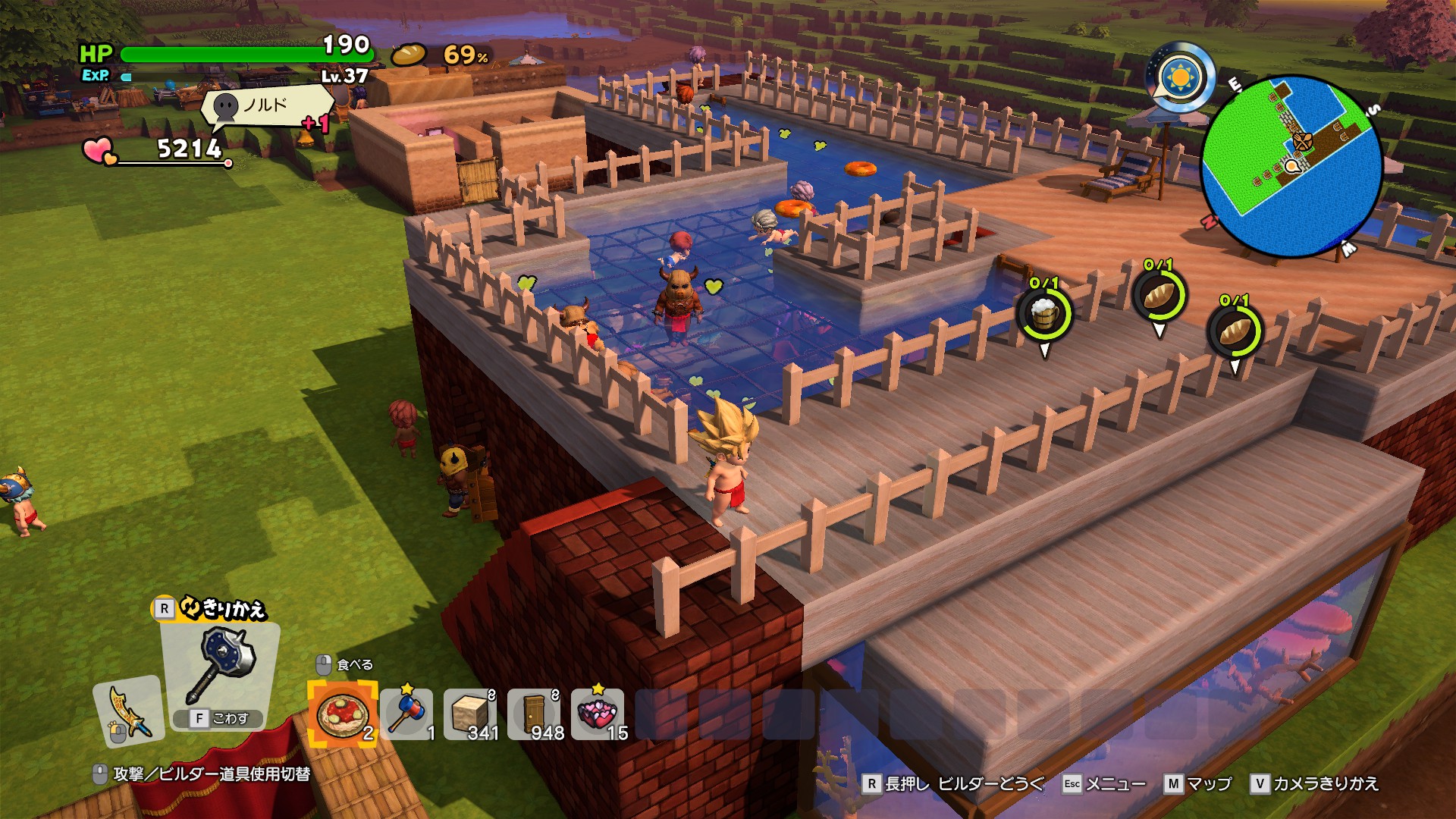Select the stone block stack of 341
The image size is (1456, 819).
(x=471, y=714)
